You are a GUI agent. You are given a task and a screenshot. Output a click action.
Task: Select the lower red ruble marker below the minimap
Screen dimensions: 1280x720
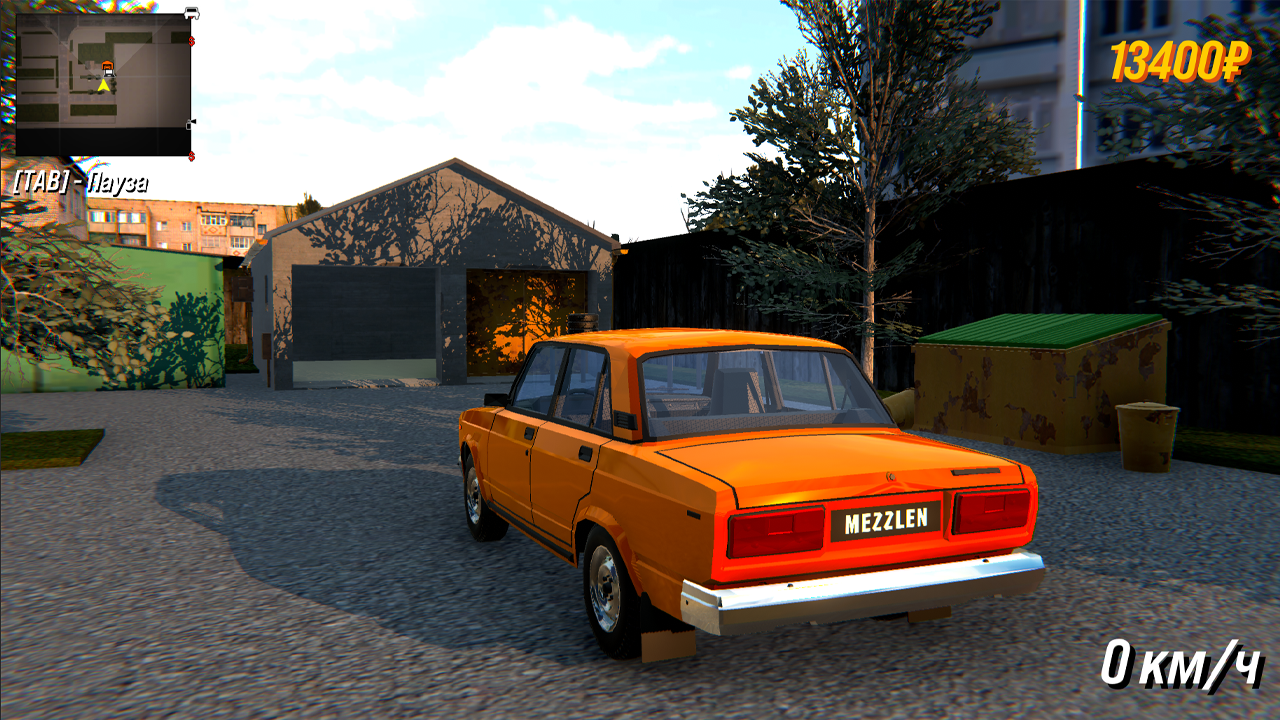pos(191,157)
